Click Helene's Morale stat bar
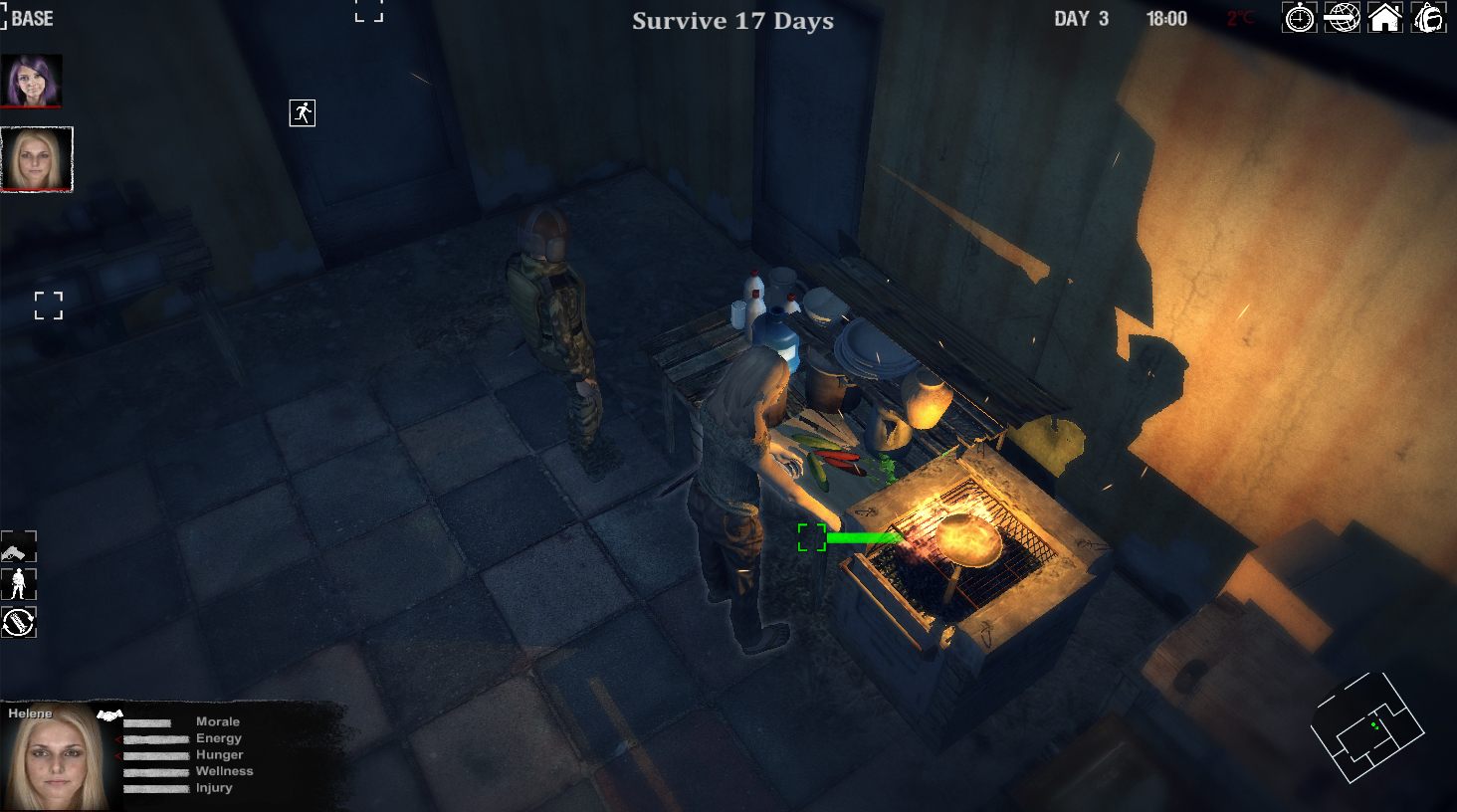1457x812 pixels. point(149,721)
